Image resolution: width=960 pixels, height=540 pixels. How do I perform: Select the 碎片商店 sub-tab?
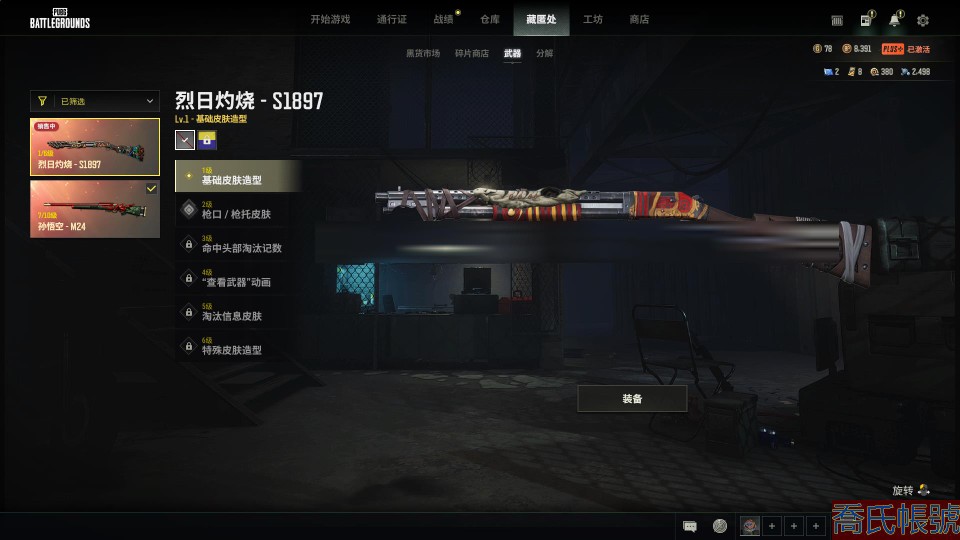click(x=472, y=54)
